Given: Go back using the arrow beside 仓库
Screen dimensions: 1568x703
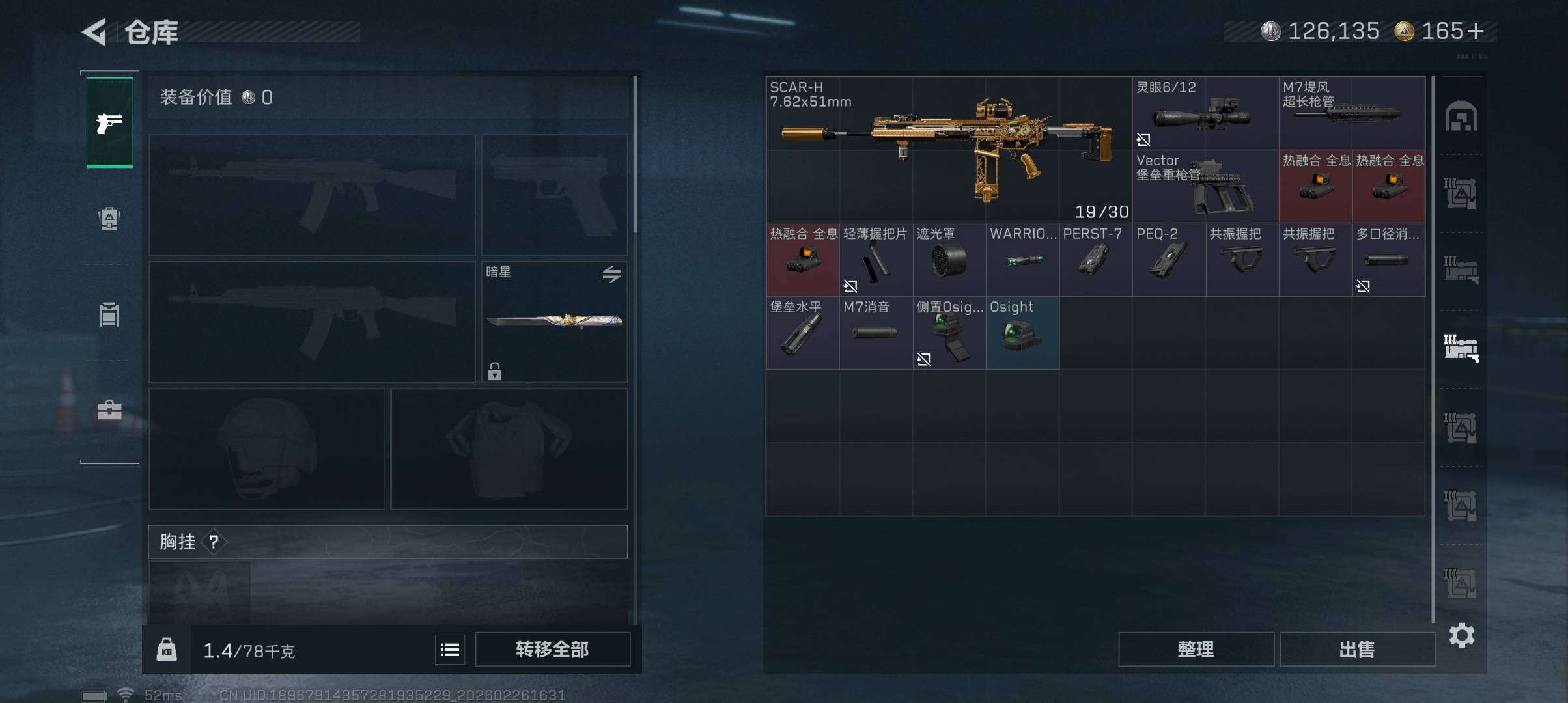Looking at the screenshot, I should tap(95, 32).
